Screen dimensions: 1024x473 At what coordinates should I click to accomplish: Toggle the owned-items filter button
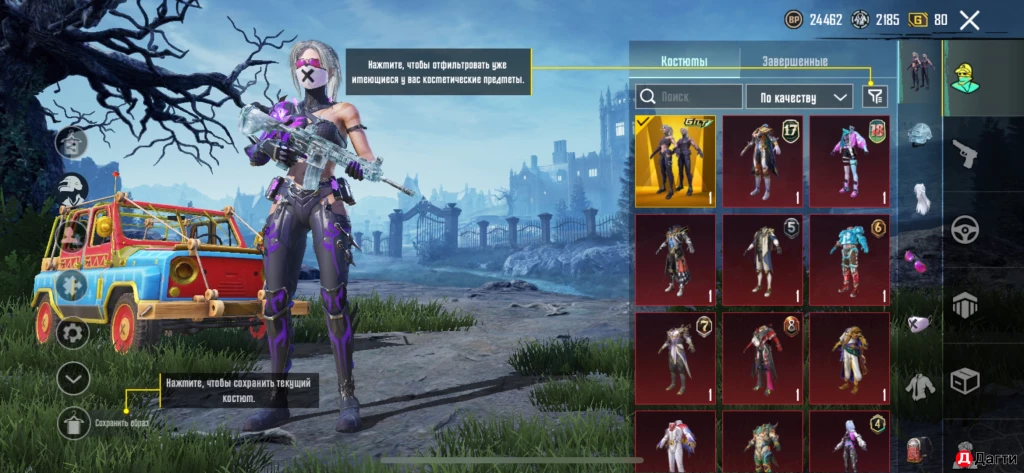[875, 96]
